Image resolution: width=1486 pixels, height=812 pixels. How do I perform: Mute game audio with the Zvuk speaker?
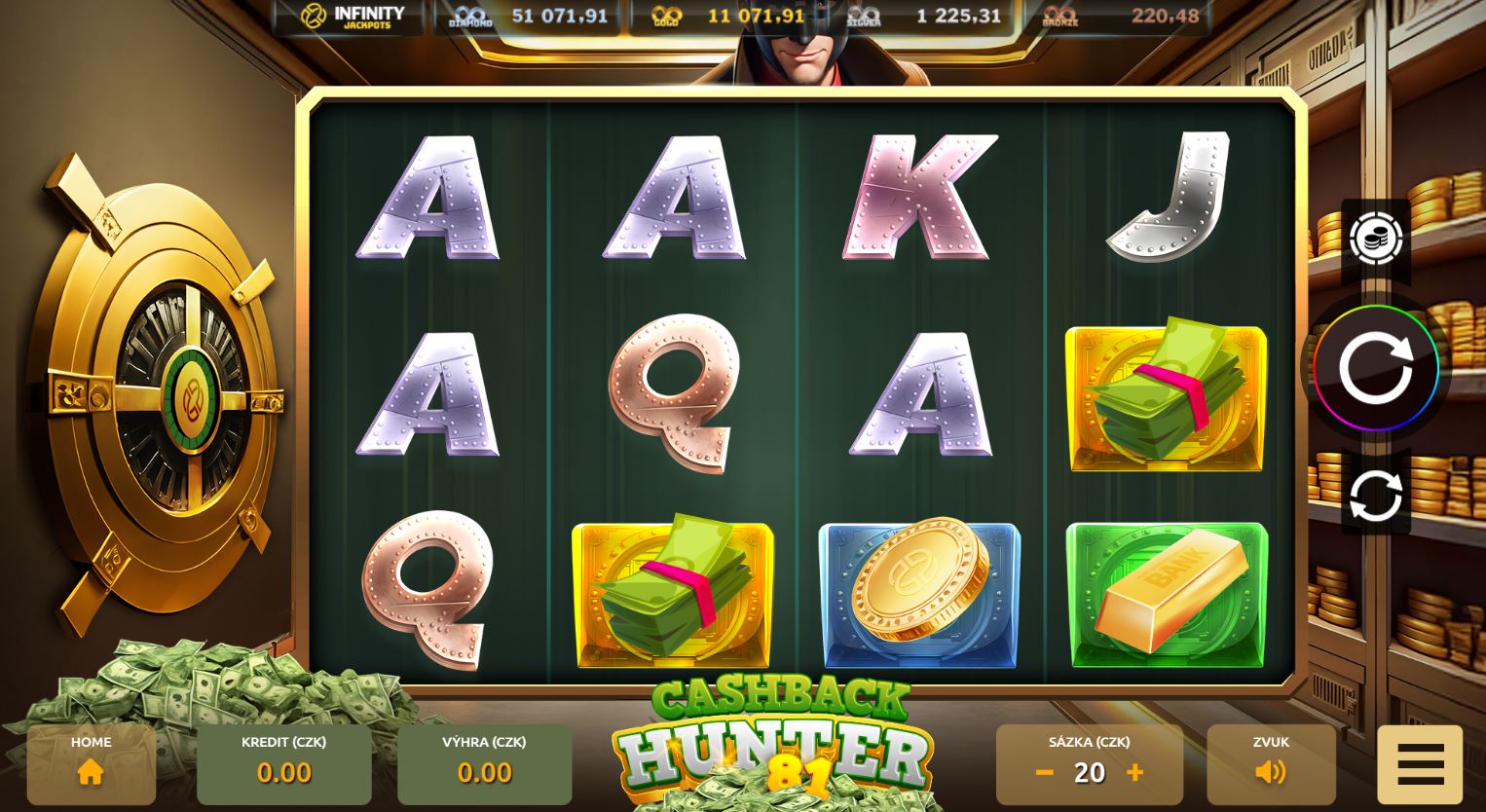[1270, 772]
